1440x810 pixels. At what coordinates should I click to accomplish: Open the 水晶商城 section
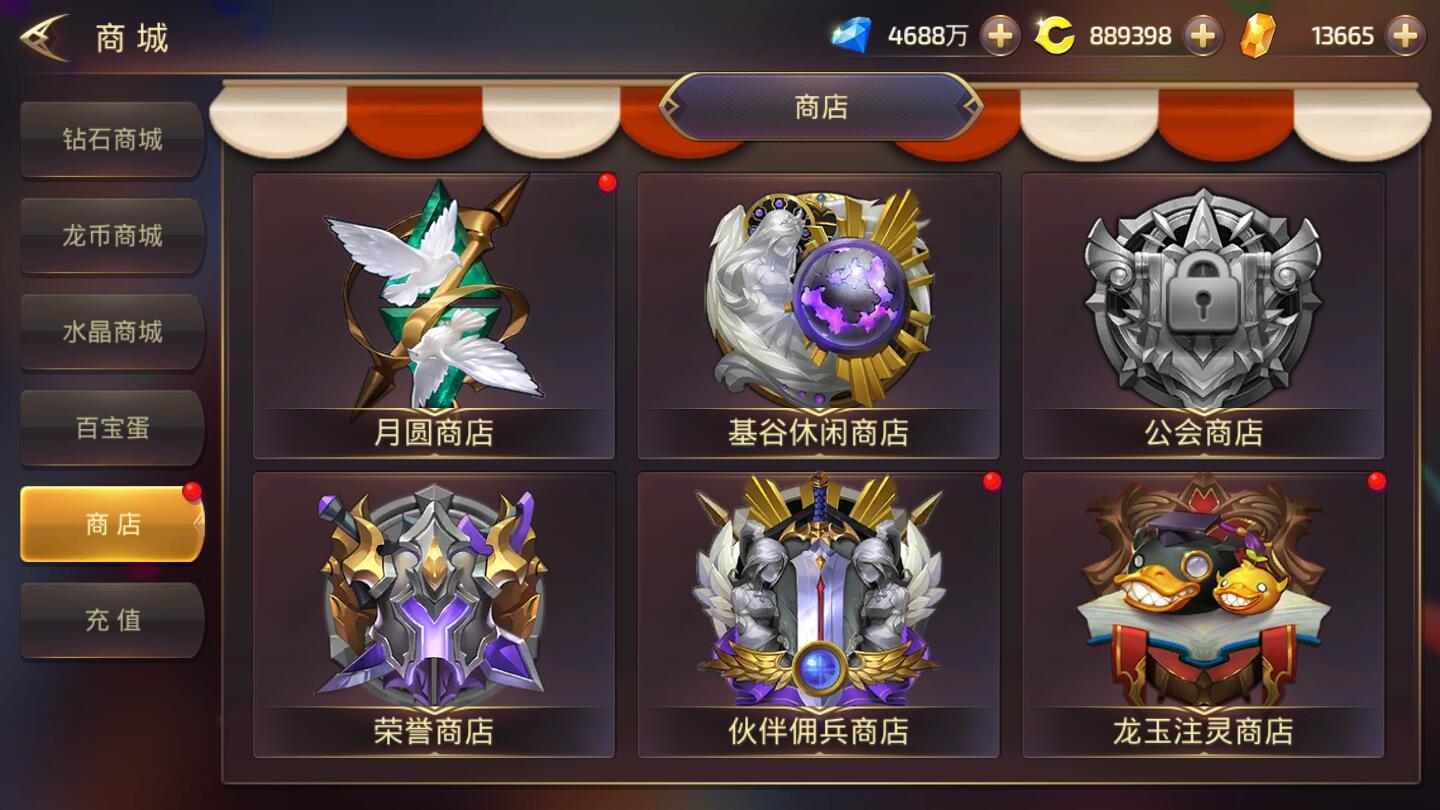pyautogui.click(x=111, y=332)
